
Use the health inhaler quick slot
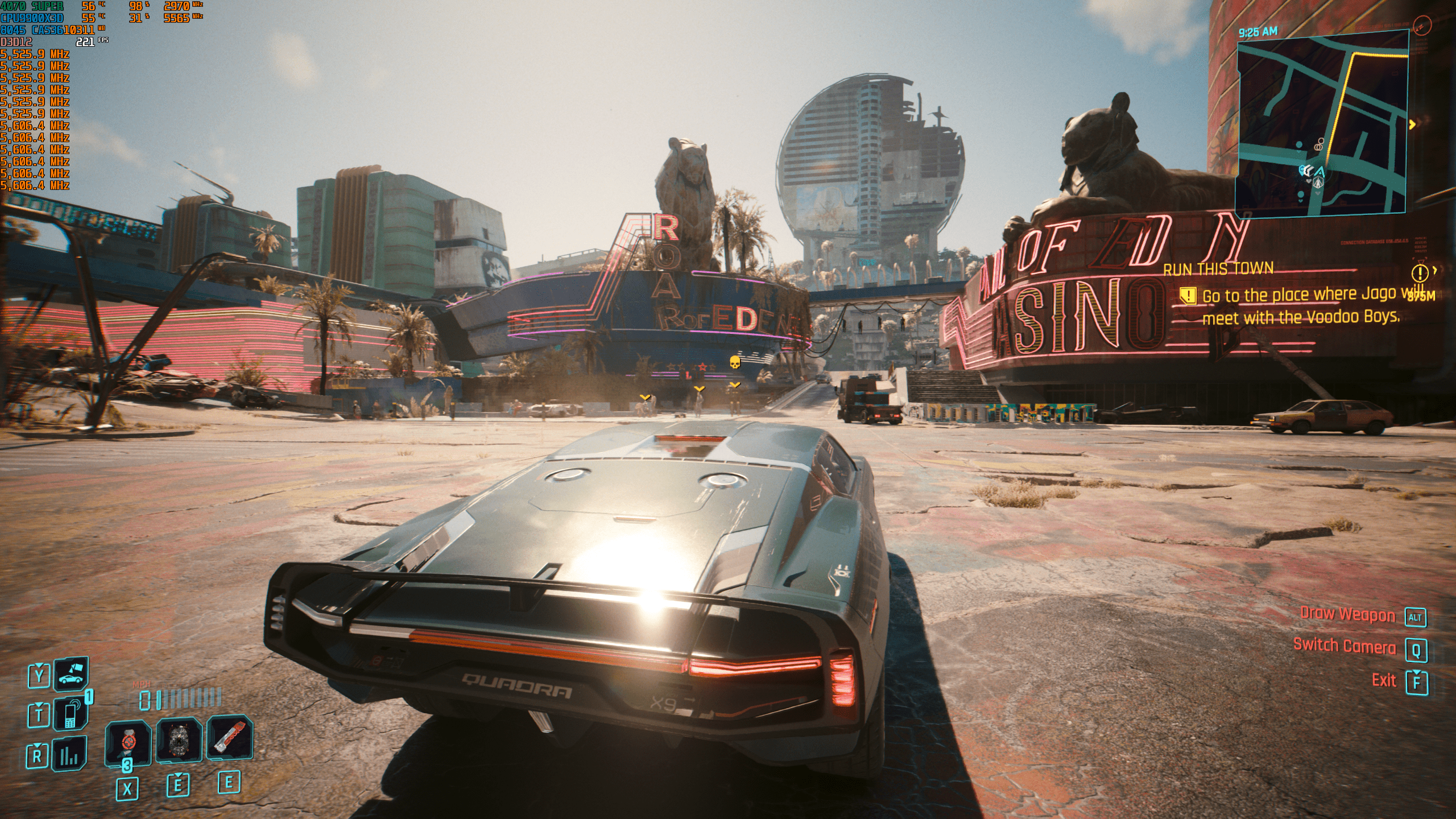[x=128, y=742]
